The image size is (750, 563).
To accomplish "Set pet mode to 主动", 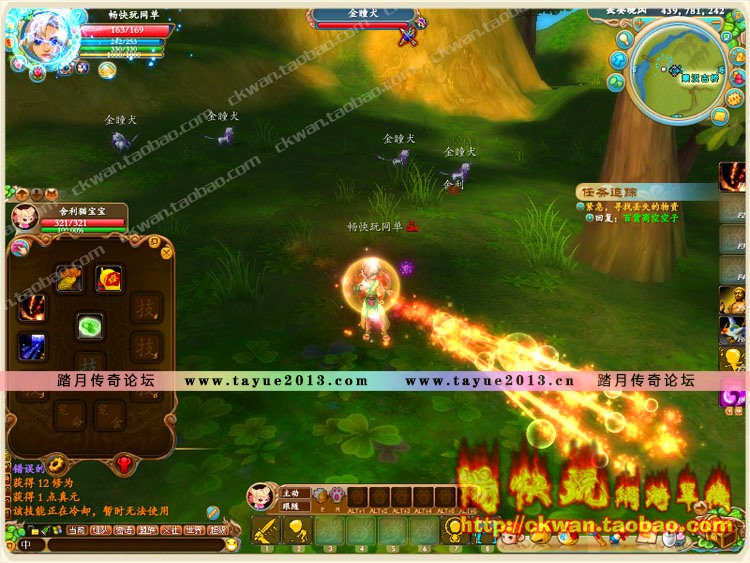I will click(290, 492).
